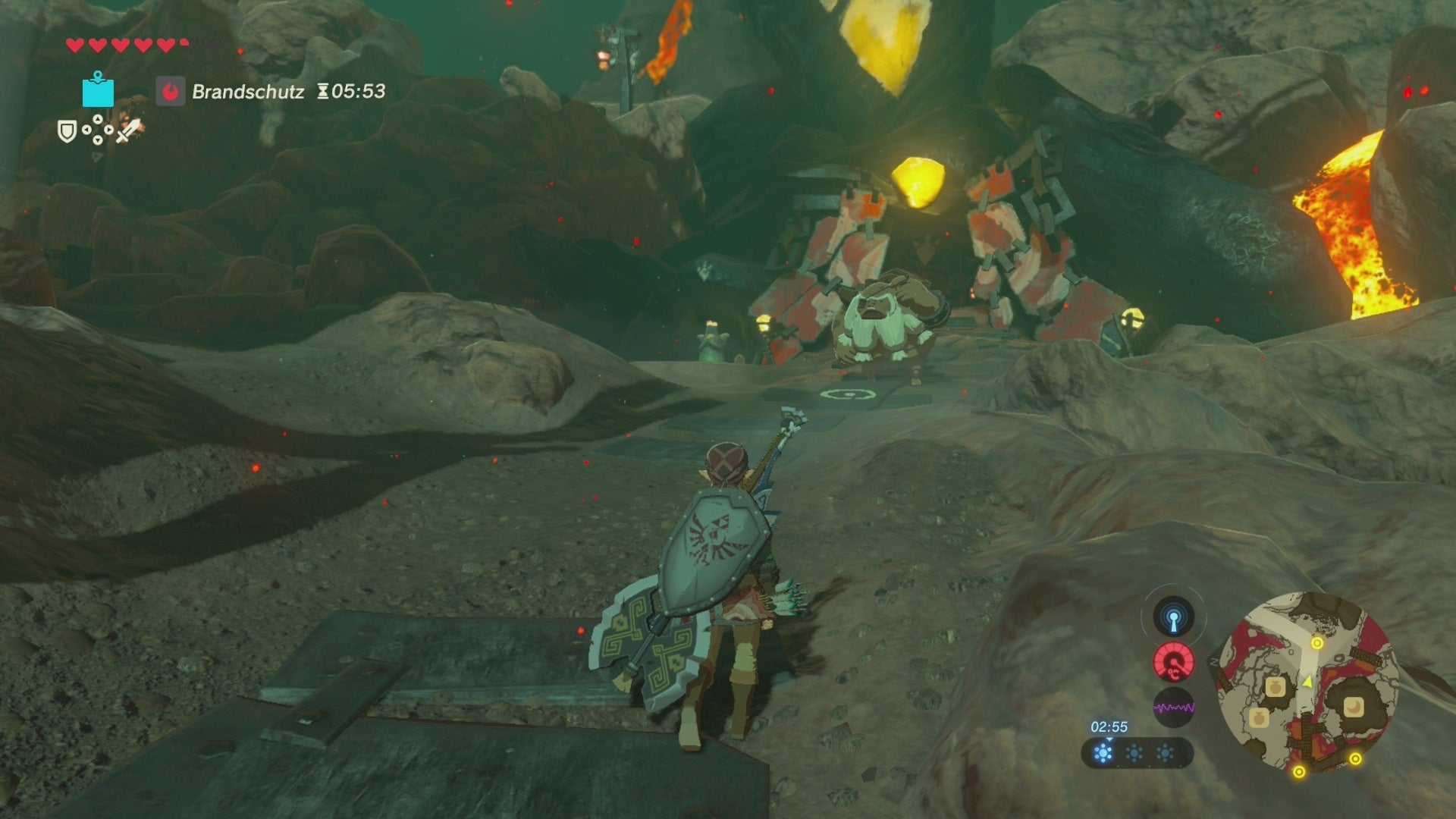The width and height of the screenshot is (1456, 819).
Task: Select the shield icon near the D-pad
Action: click(x=67, y=131)
